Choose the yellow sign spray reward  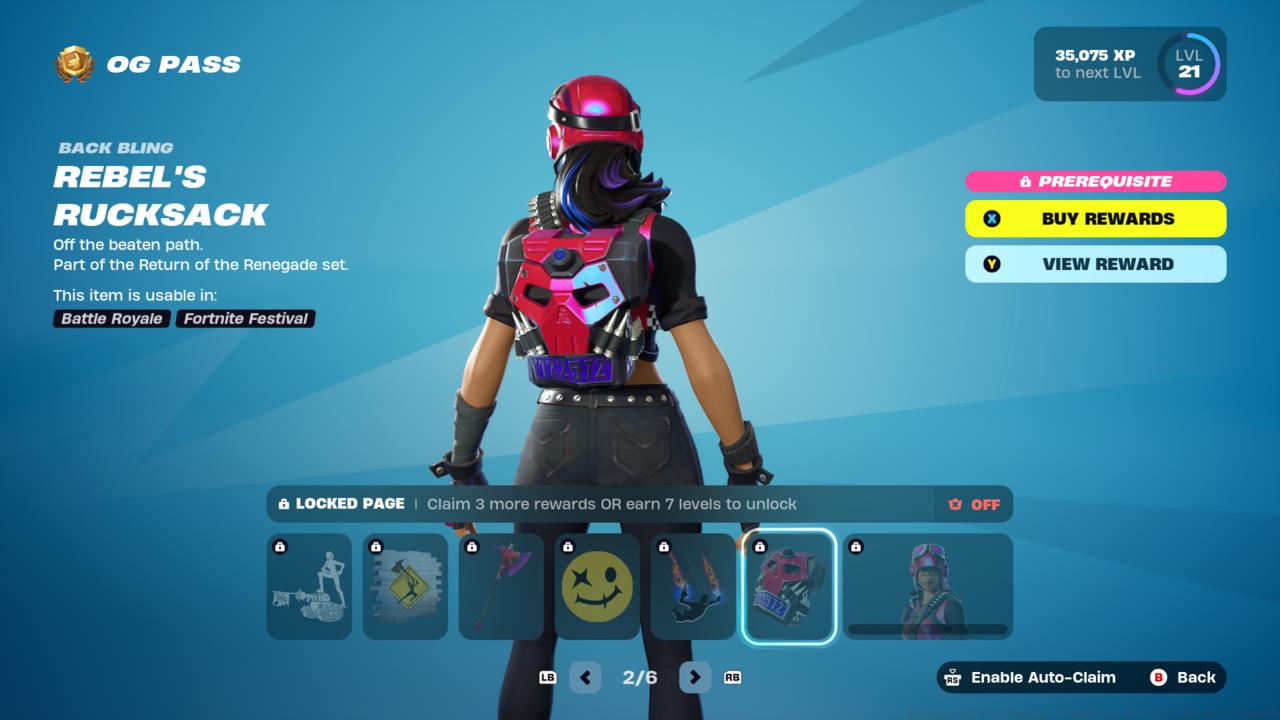[x=405, y=586]
